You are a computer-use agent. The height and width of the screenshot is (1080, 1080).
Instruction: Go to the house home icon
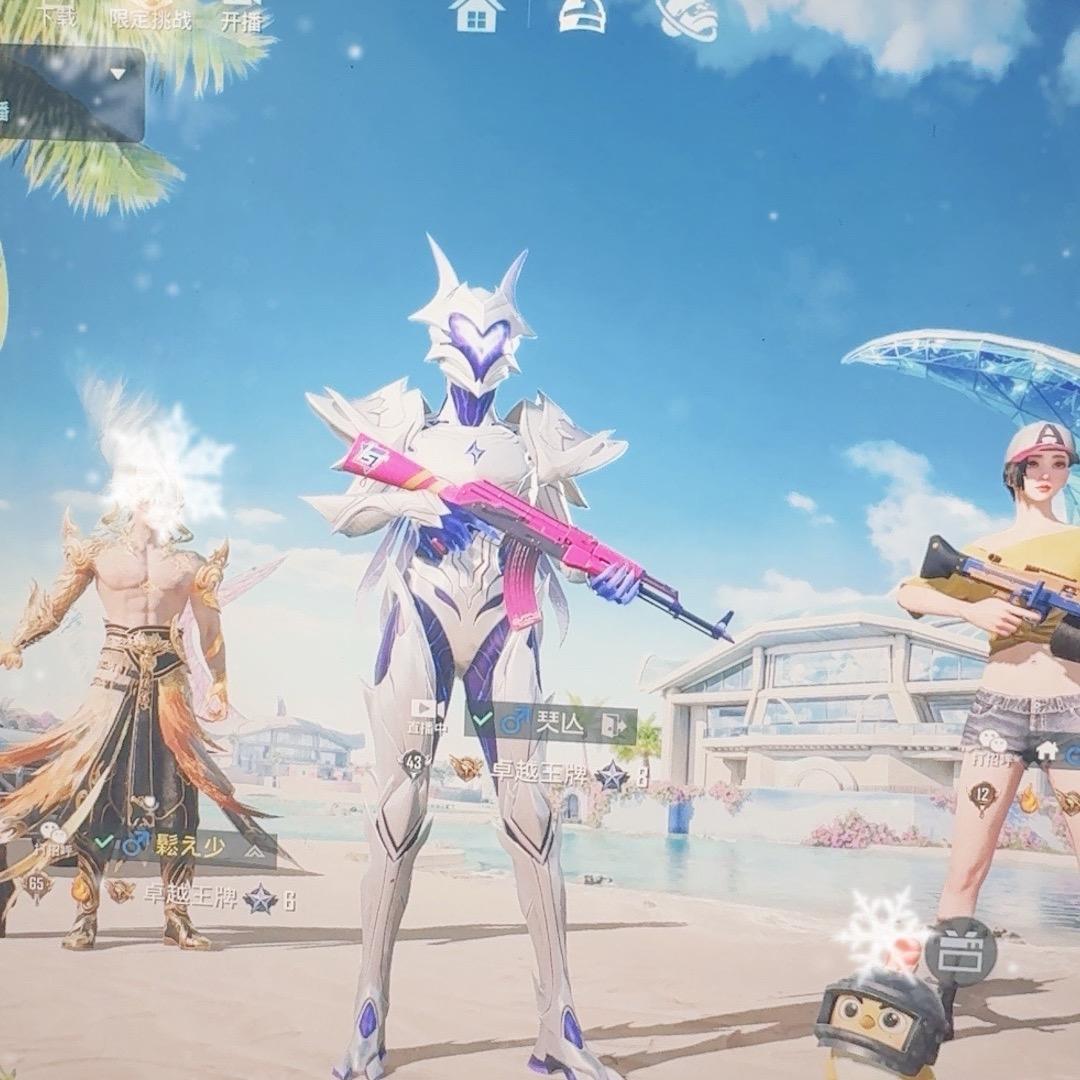[x=477, y=15]
